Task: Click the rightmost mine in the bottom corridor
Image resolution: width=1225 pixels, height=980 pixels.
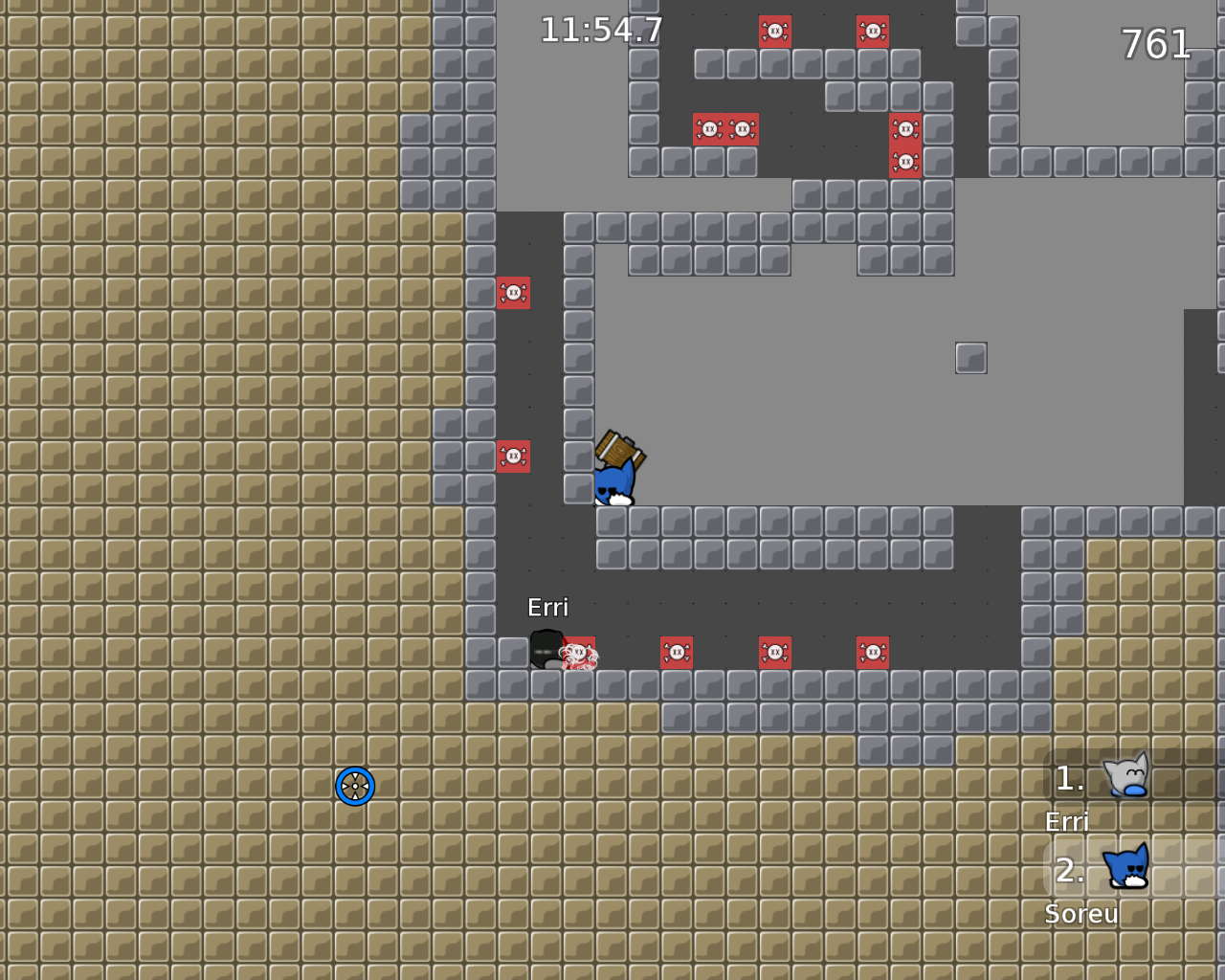Action: (x=874, y=651)
